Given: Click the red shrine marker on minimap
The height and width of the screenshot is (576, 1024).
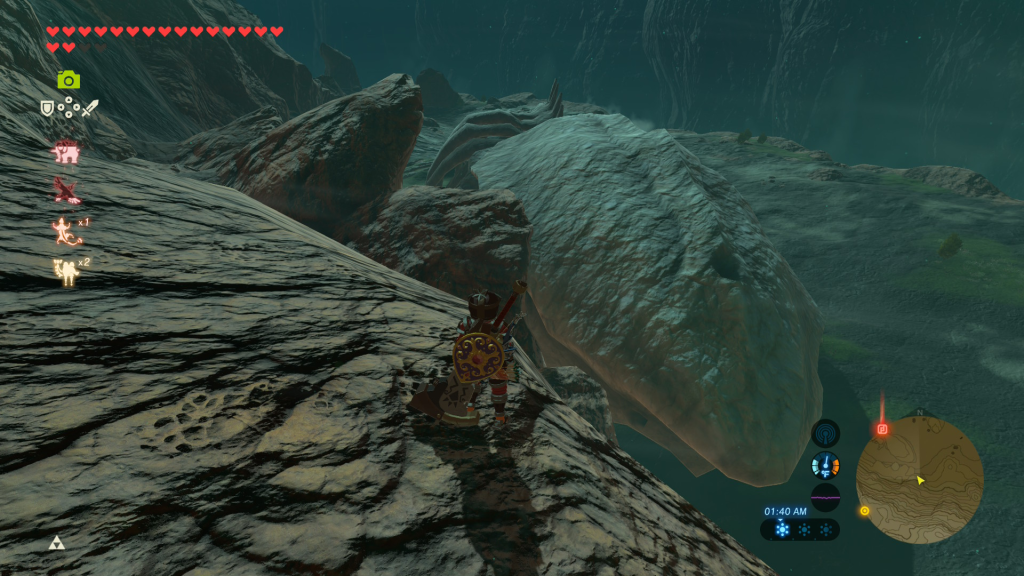Looking at the screenshot, I should pyautogui.click(x=882, y=429).
